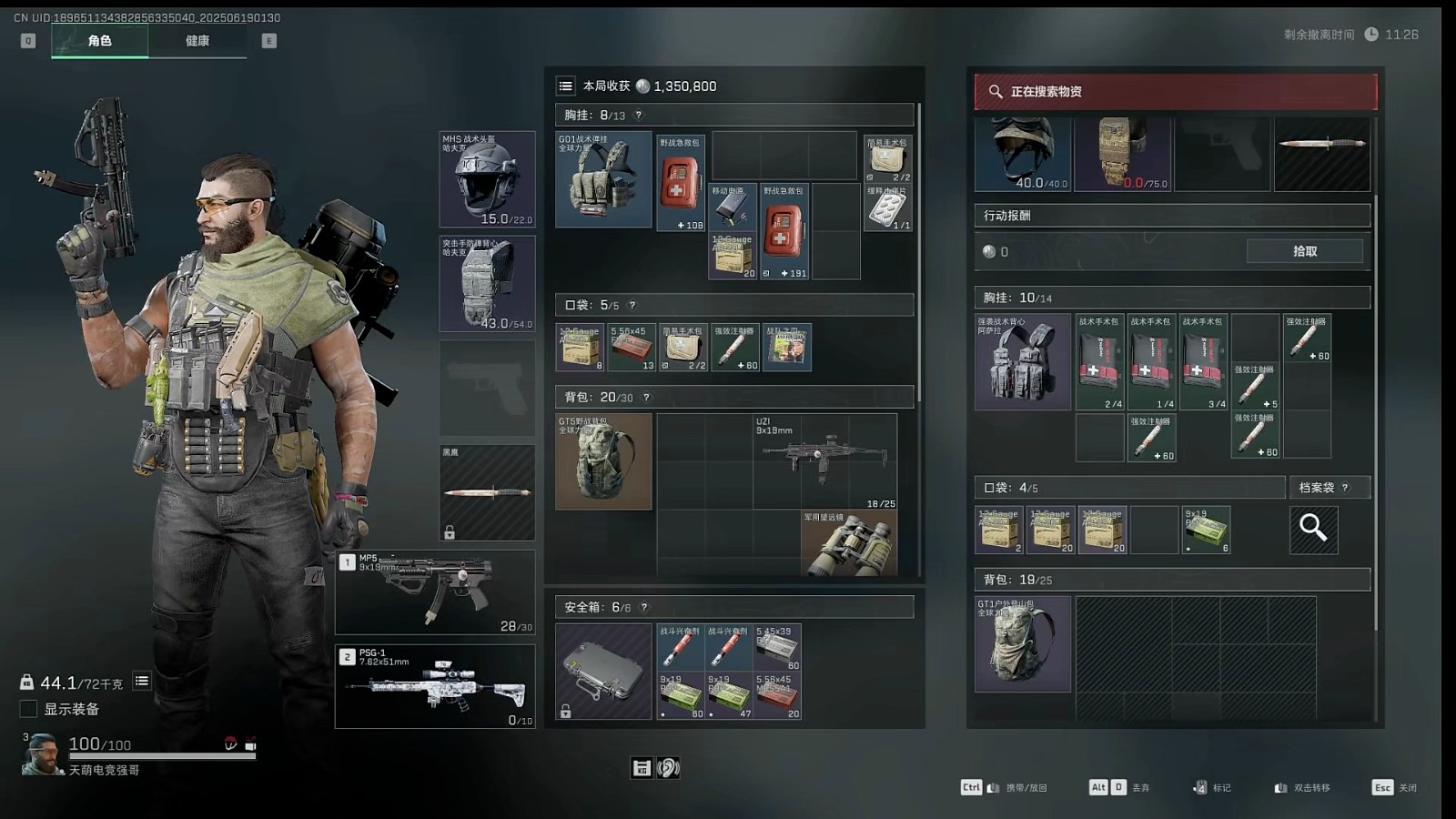
Task: Click the equipped 黑鹰 knife slot
Action: [x=487, y=492]
